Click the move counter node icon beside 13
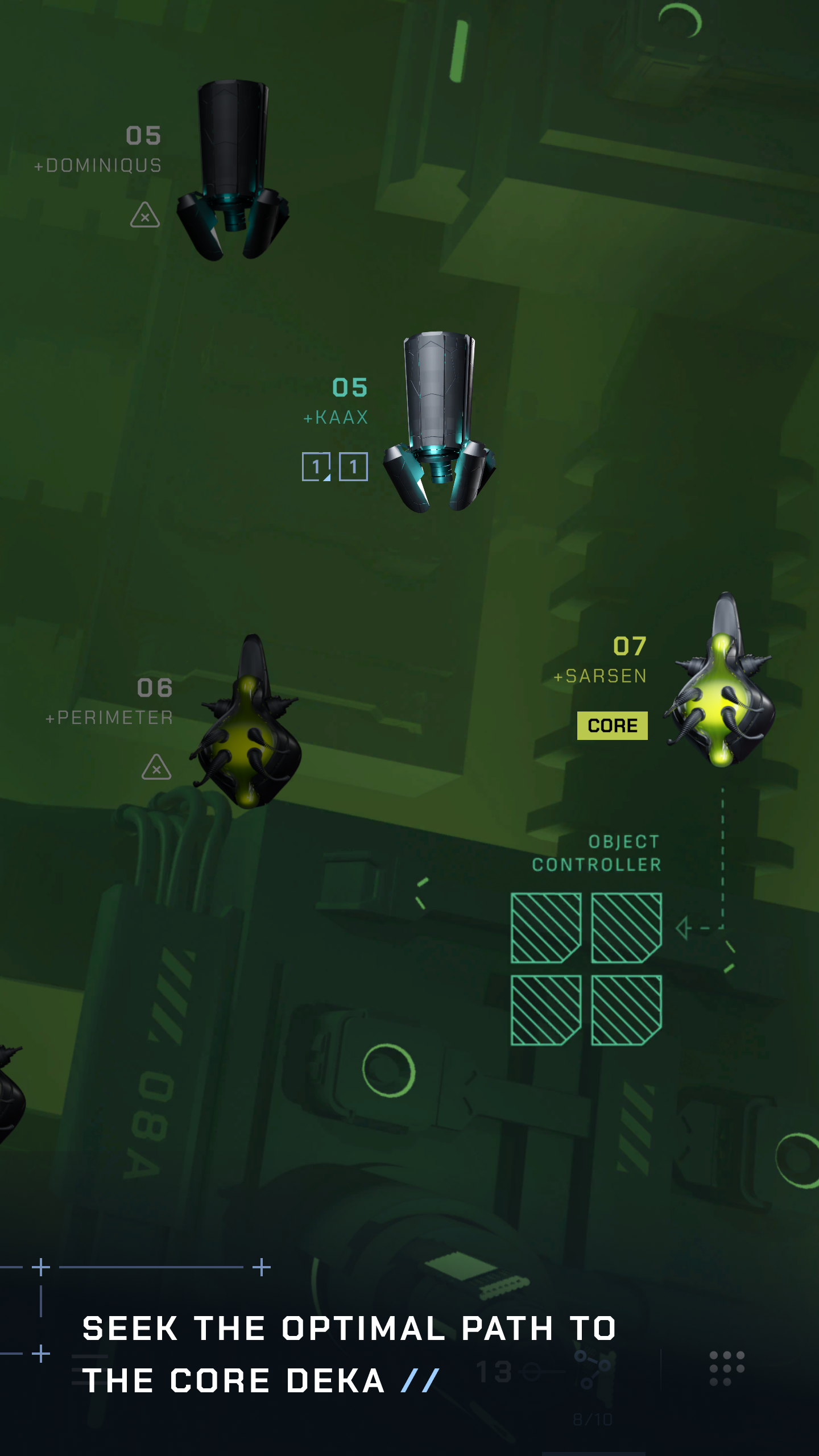Viewport: 819px width, 1456px height. (530, 1371)
